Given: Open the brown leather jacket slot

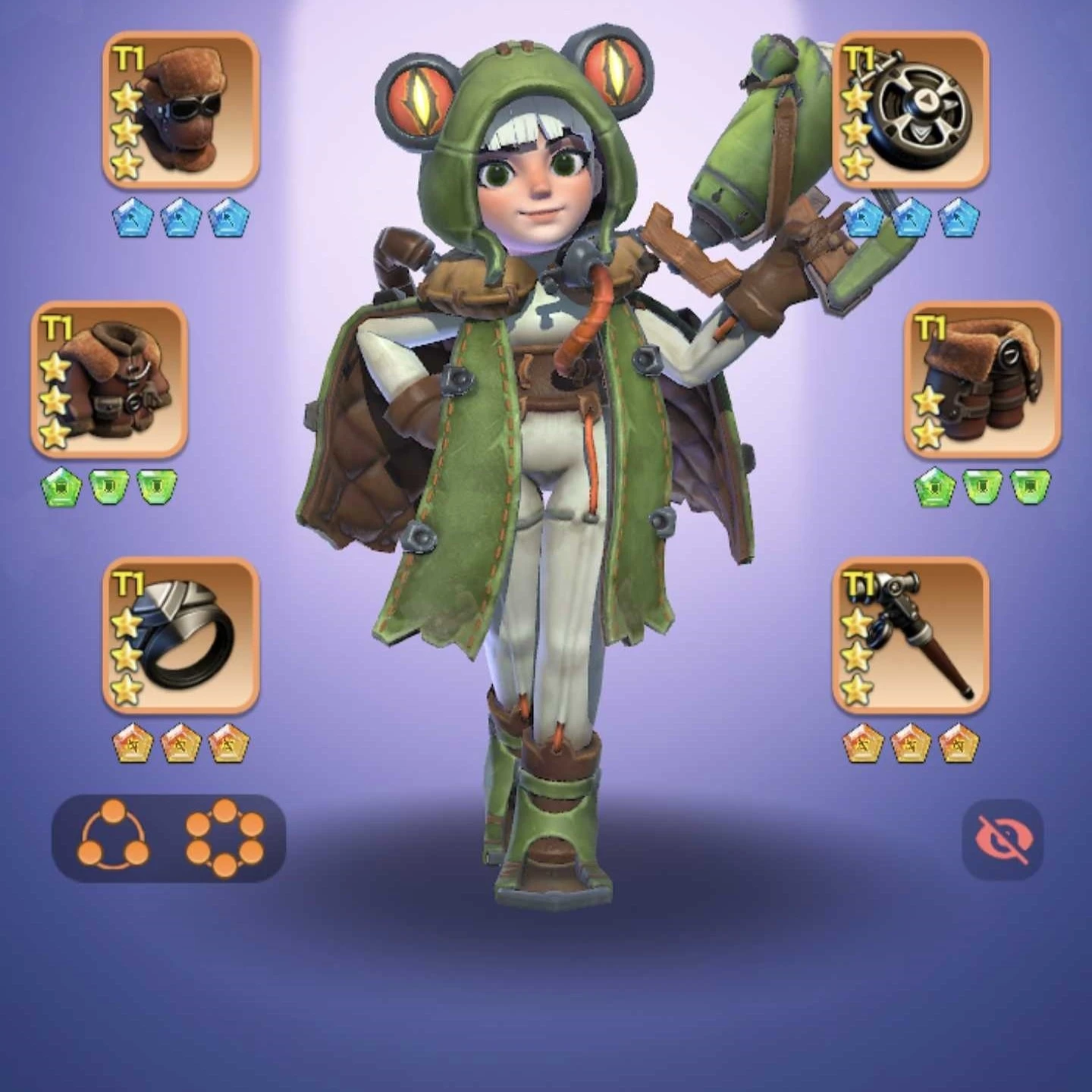Looking at the screenshot, I should pyautogui.click(x=109, y=379).
